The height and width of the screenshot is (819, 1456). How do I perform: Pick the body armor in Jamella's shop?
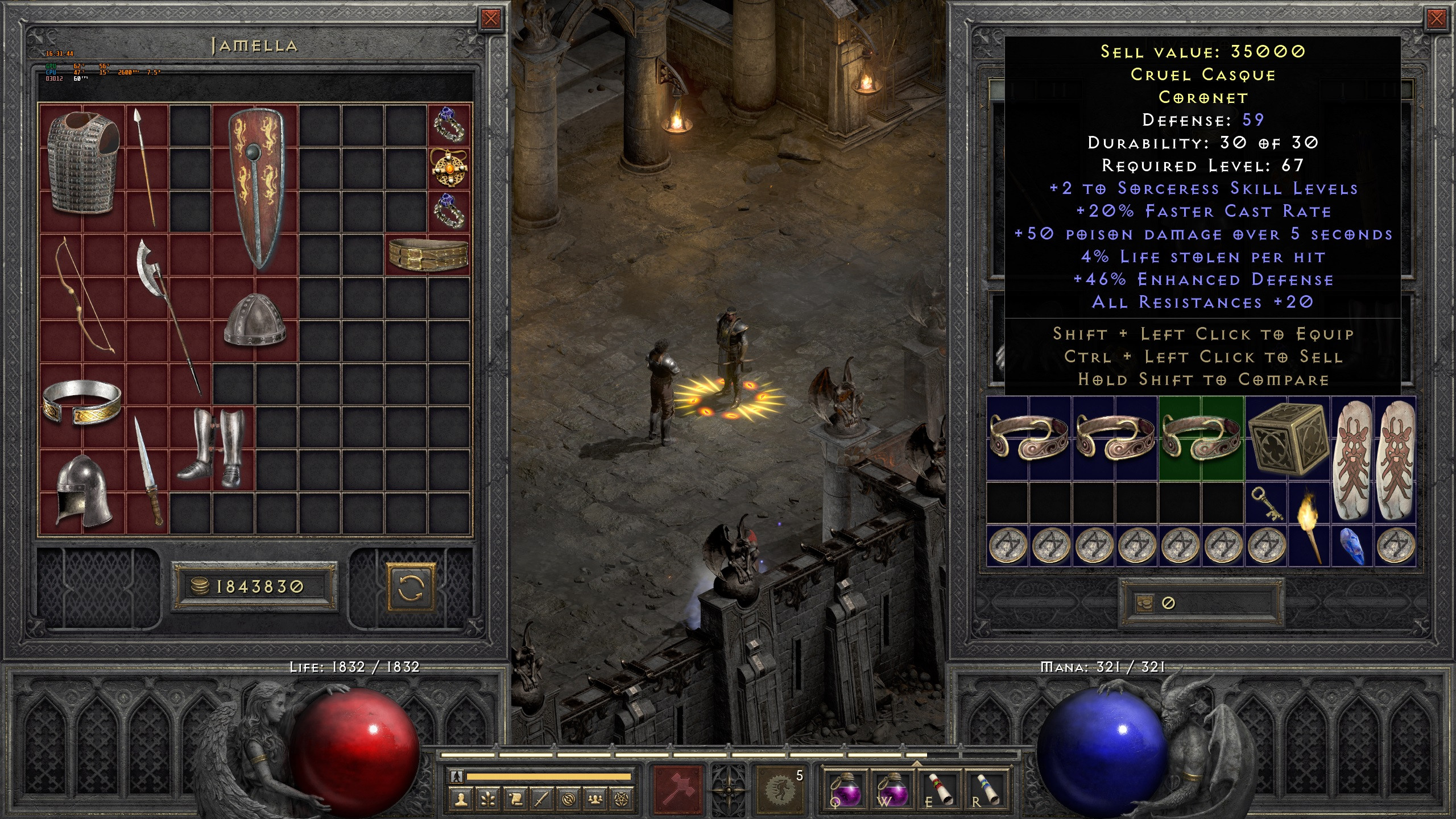83,163
